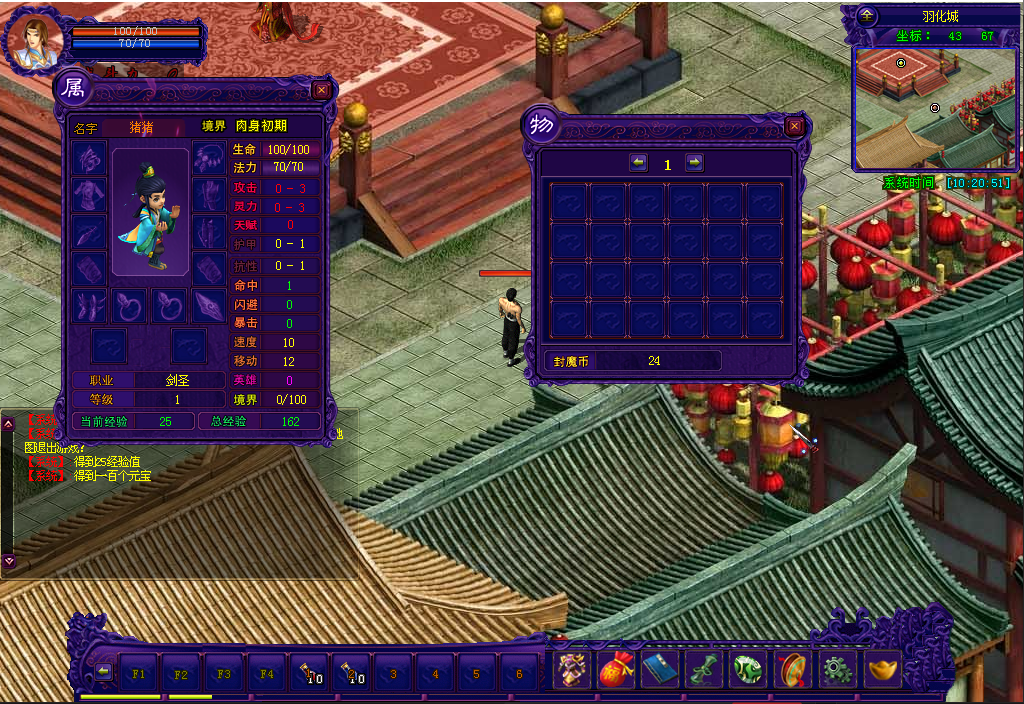Collapse the hotbar with the left arrow

(x=103, y=671)
